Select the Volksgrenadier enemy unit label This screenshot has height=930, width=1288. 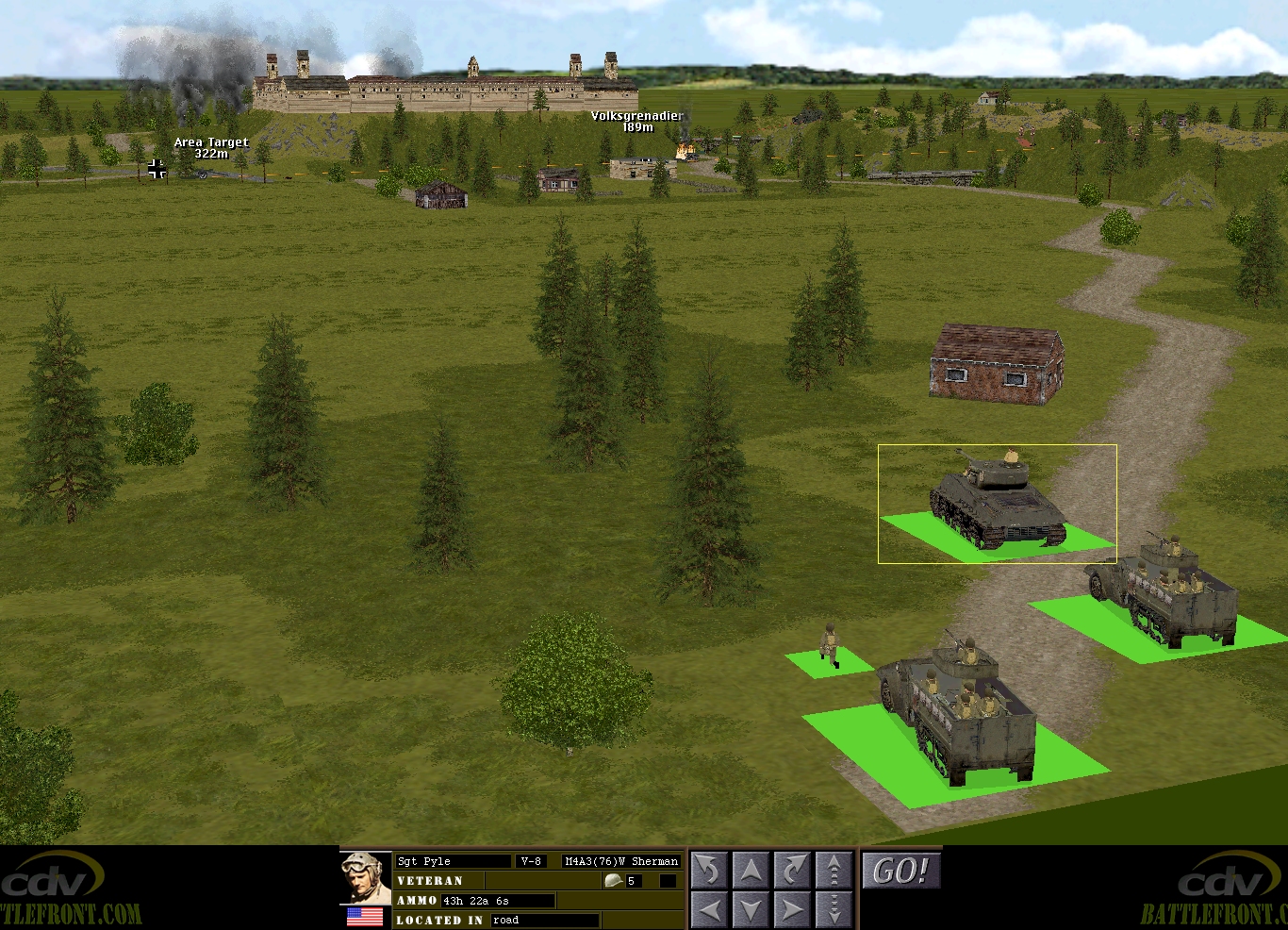click(636, 122)
